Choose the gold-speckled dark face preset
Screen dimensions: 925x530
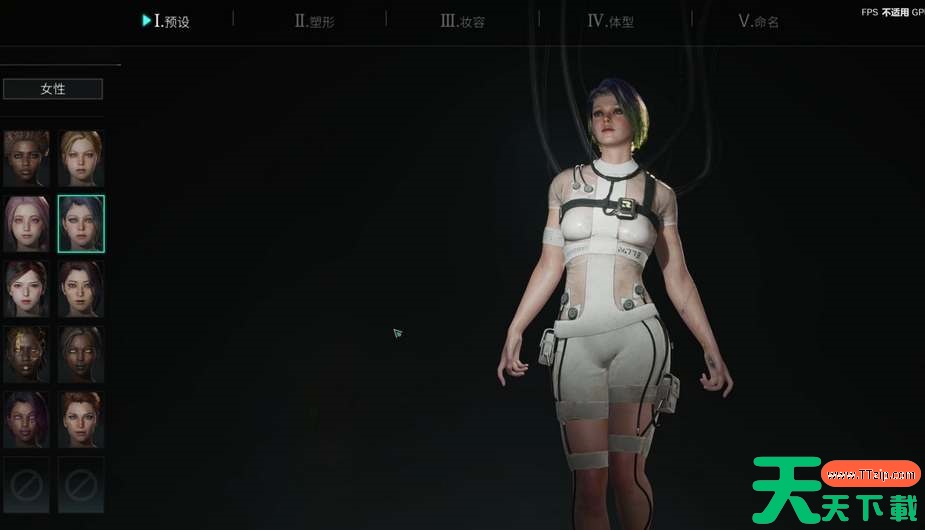26,354
